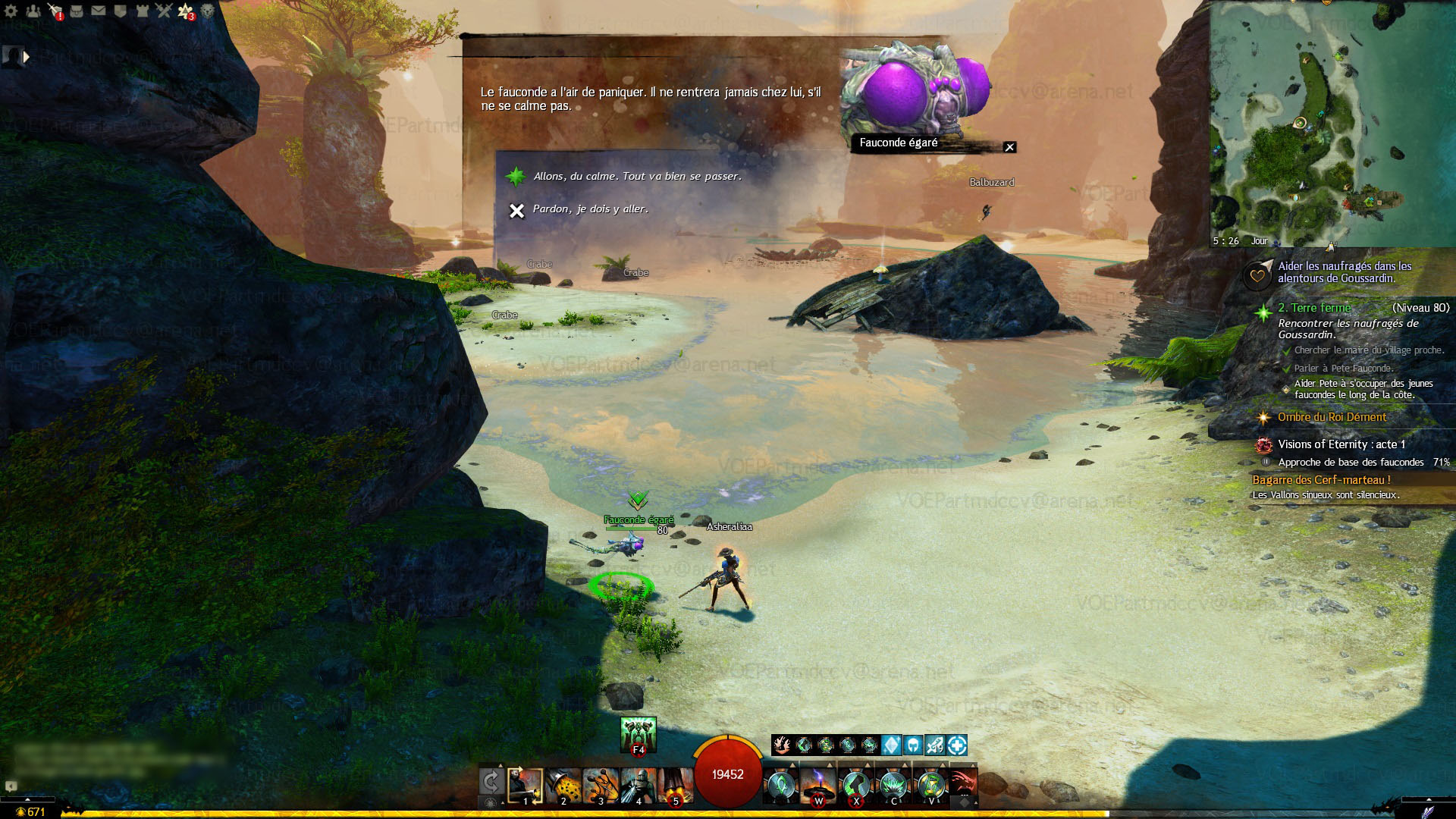Screen dimensions: 1456x819
Task: Expand the party portrait arrow
Action: pyautogui.click(x=27, y=57)
